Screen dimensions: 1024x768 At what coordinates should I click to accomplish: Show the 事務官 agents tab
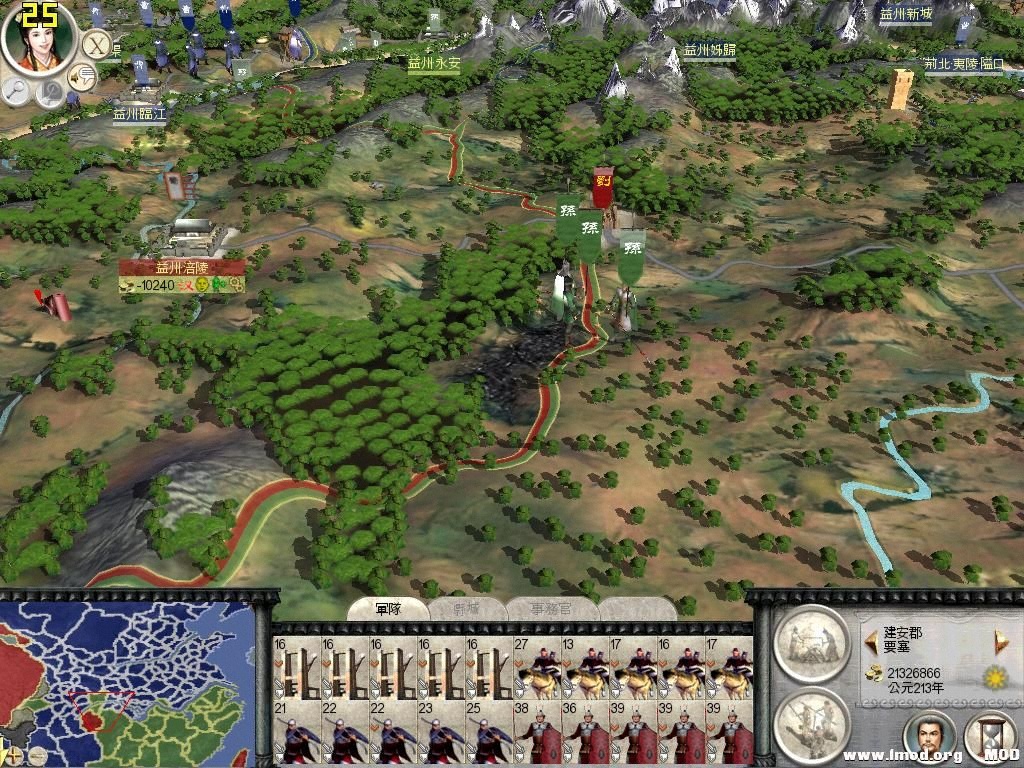(552, 609)
